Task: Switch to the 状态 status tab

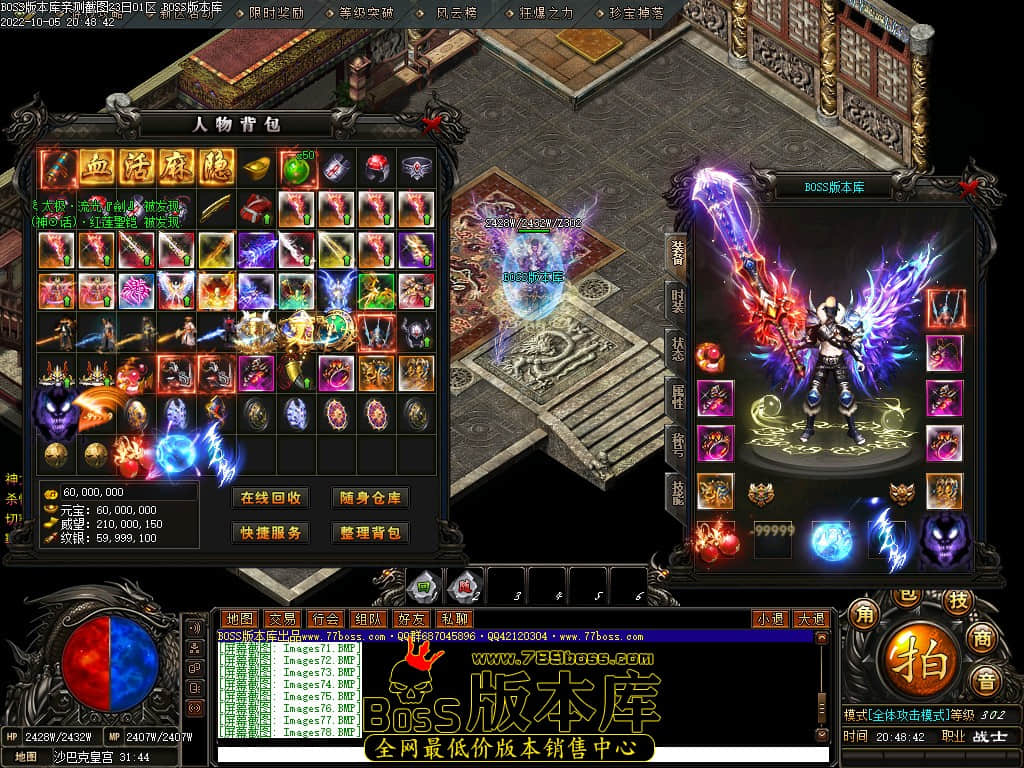Action: coord(677,350)
